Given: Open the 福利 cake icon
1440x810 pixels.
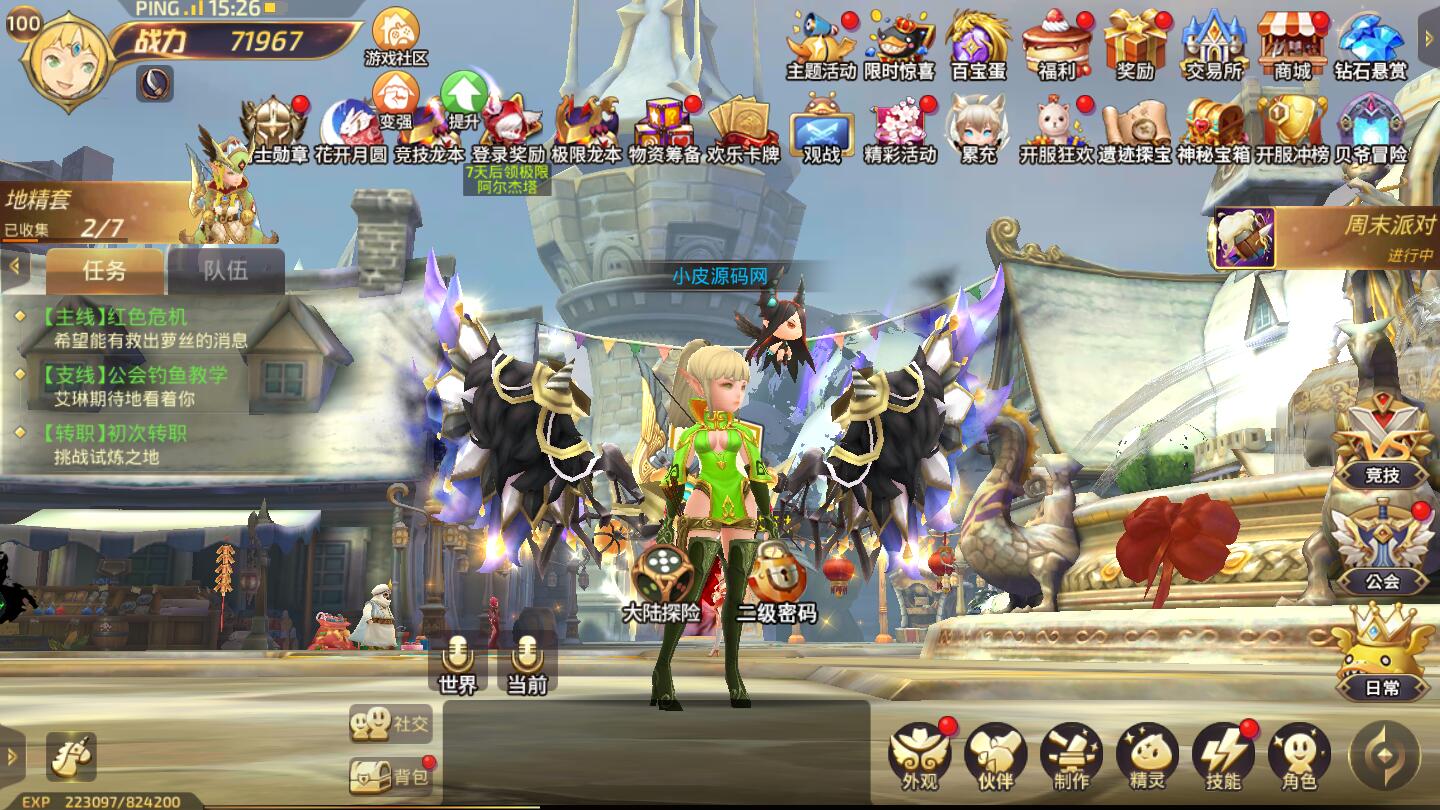Looking at the screenshot, I should coord(1056,44).
